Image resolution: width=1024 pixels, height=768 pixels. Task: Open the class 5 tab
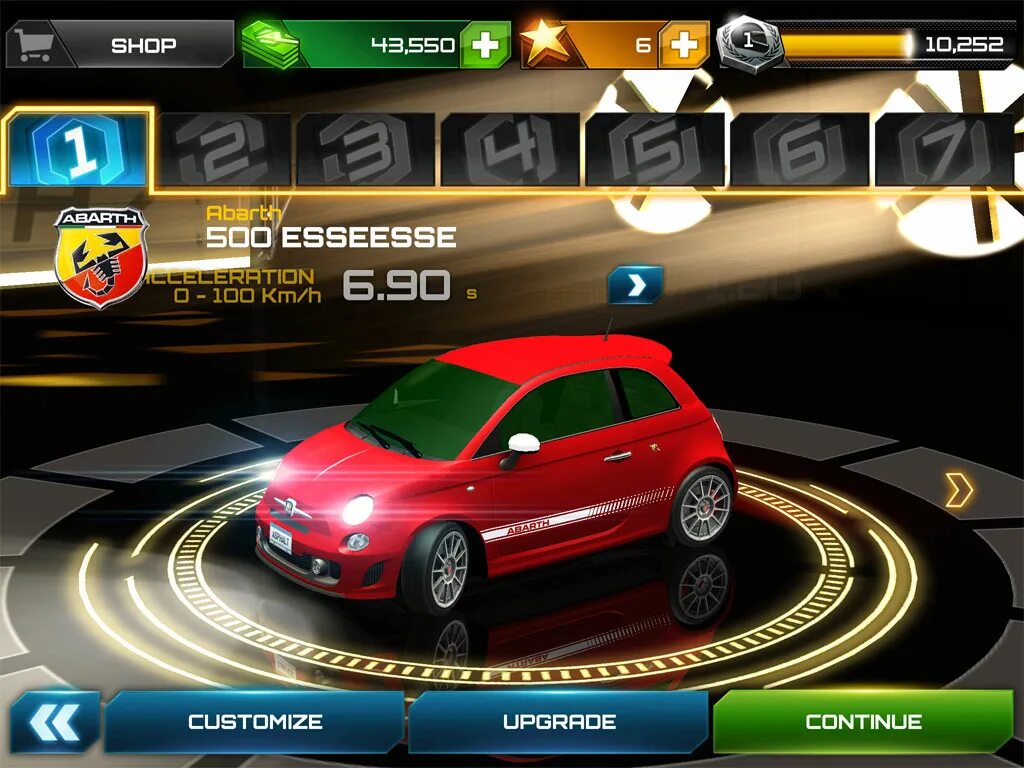655,150
